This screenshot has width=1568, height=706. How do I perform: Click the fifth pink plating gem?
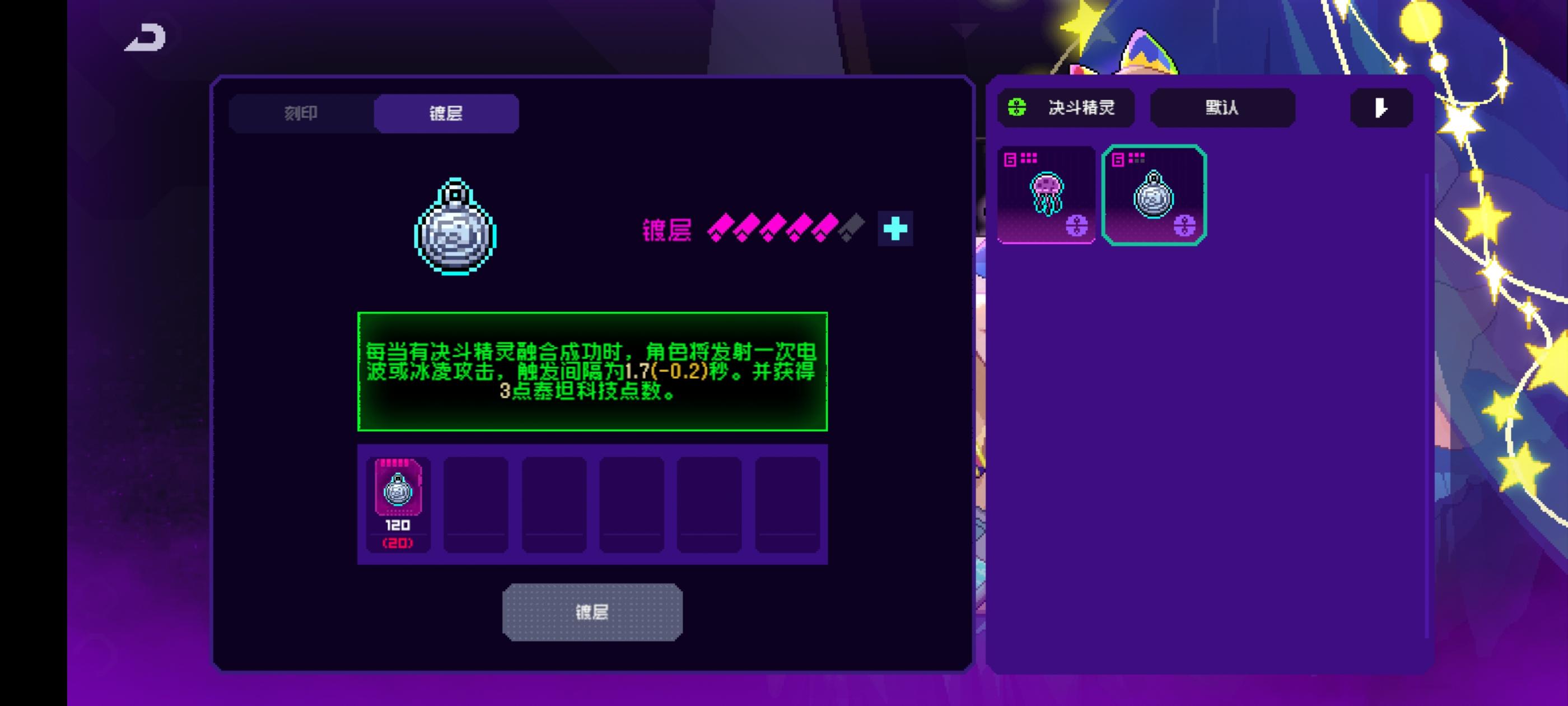coord(827,230)
